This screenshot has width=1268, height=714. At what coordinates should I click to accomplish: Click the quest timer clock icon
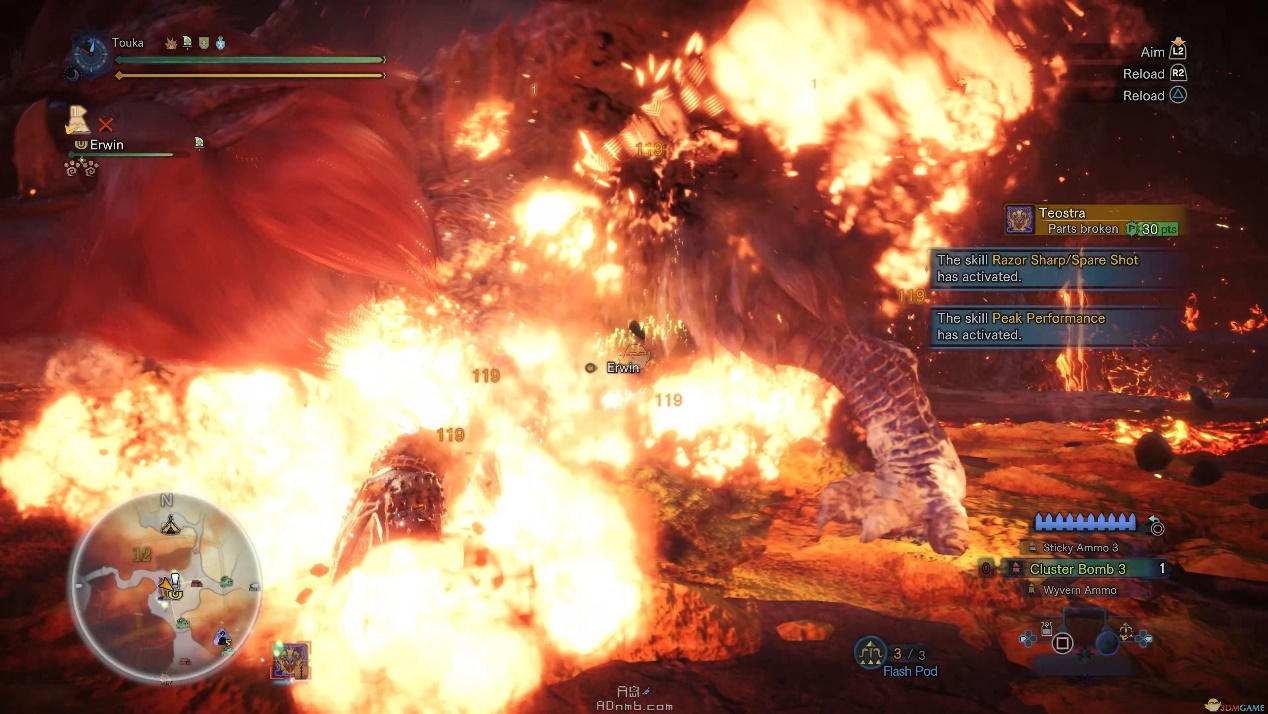point(90,54)
